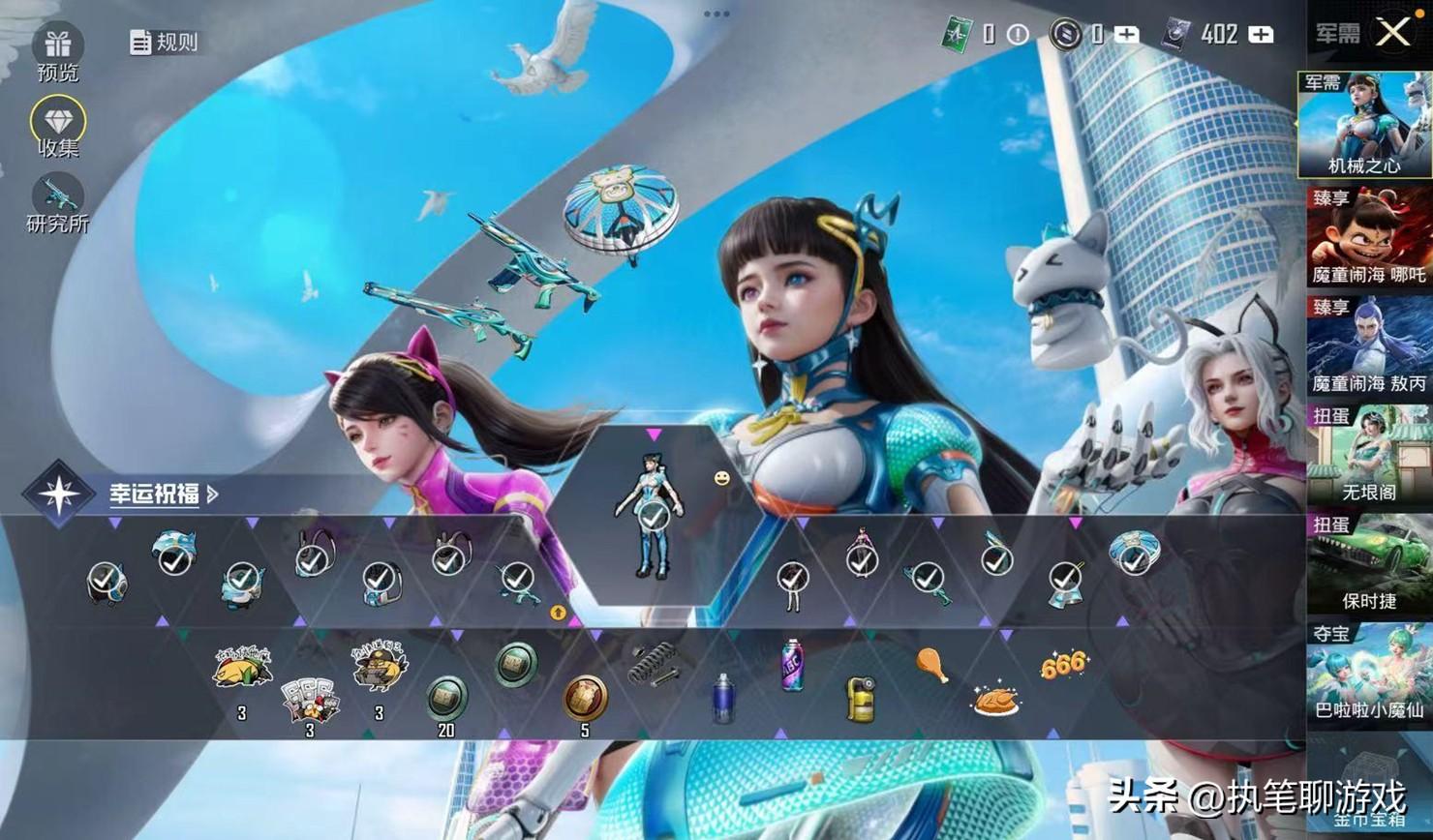The height and width of the screenshot is (840, 1433).
Task: Open the 预览 preview gift icon
Action: click(58, 46)
